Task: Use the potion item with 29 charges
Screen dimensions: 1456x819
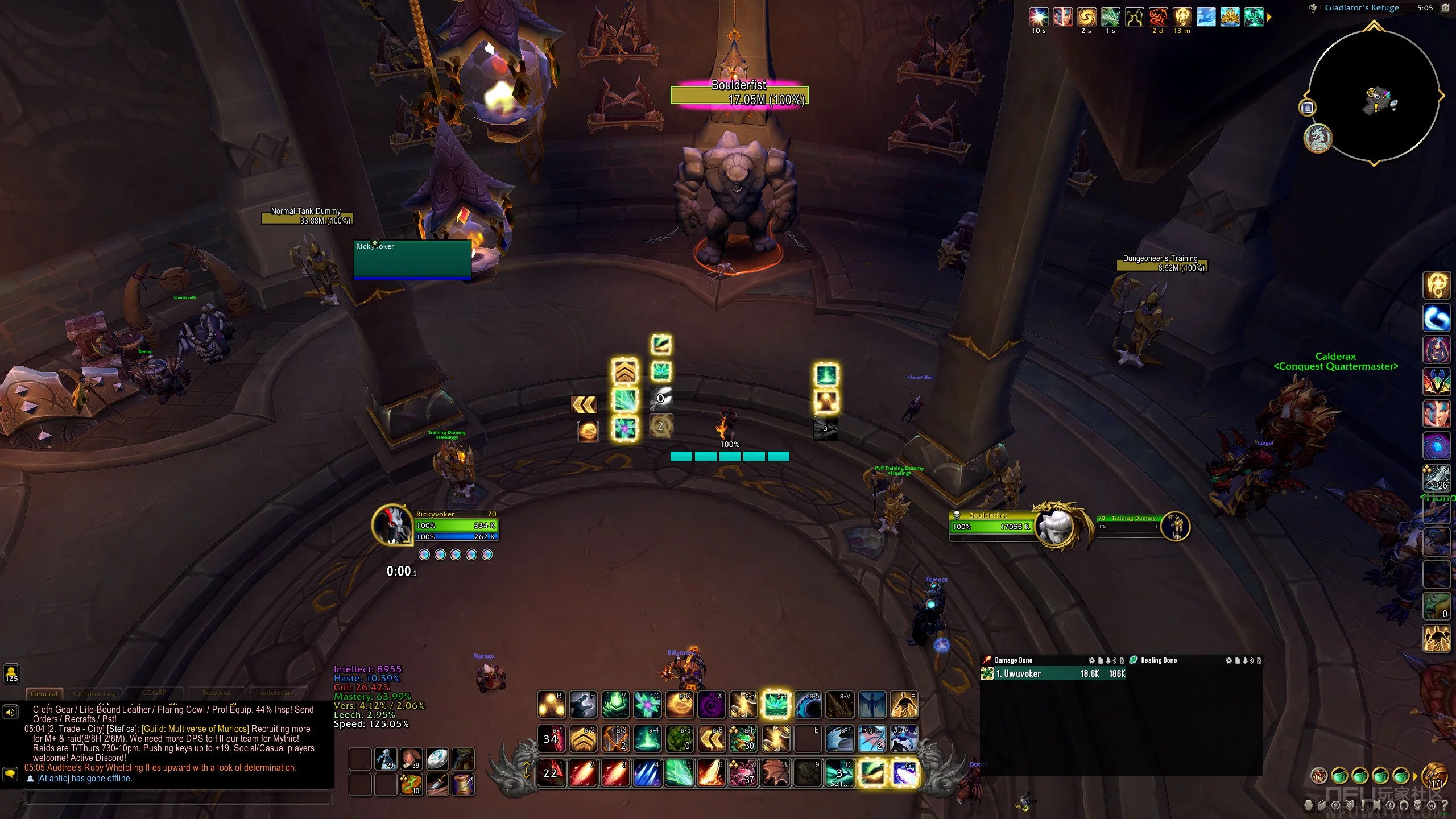Action: (386, 759)
